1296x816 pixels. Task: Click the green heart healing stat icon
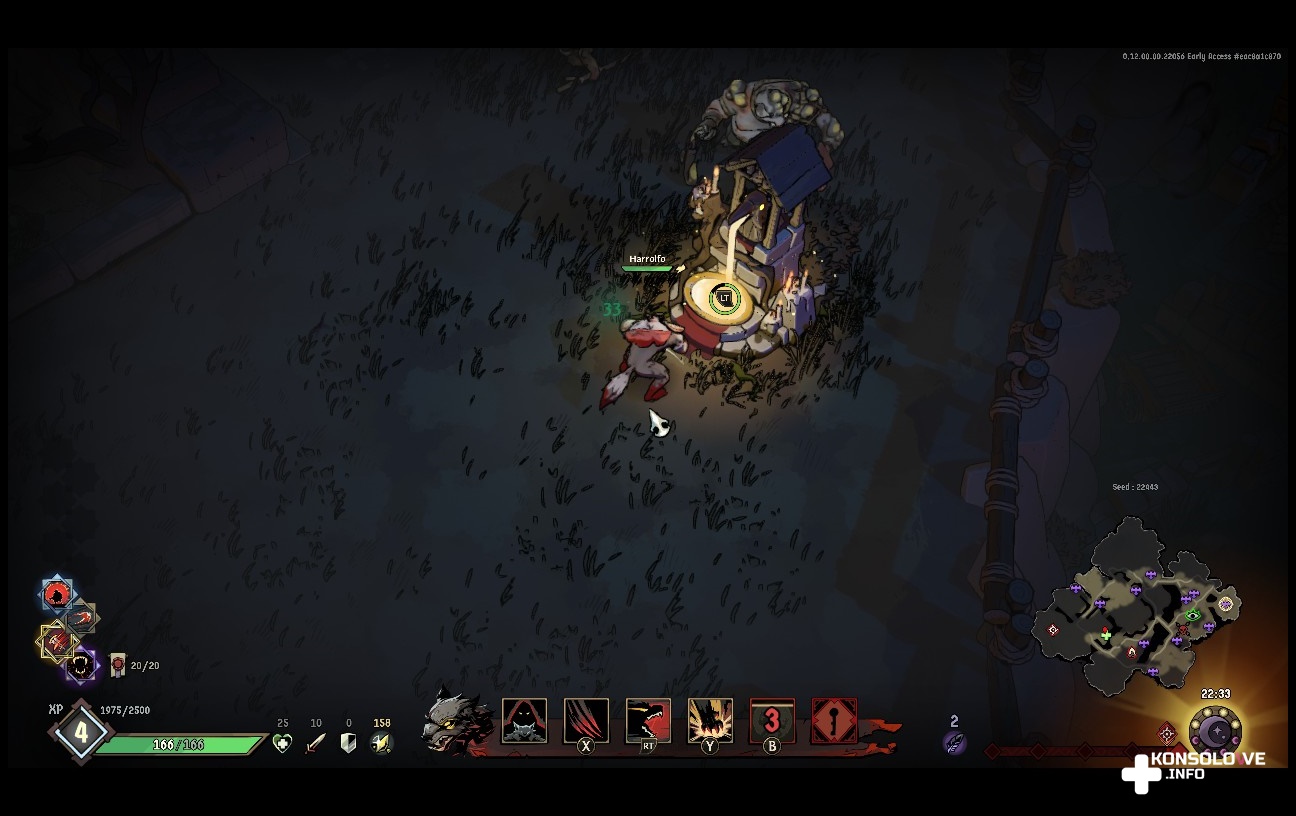pos(283,743)
